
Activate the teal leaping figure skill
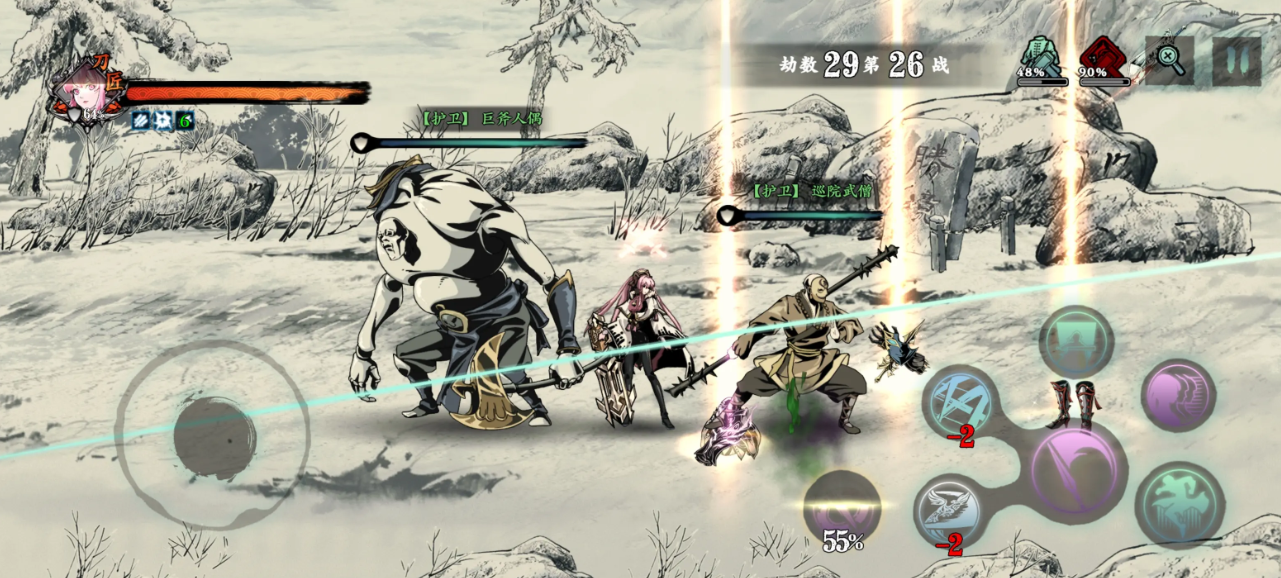[x=1180, y=504]
